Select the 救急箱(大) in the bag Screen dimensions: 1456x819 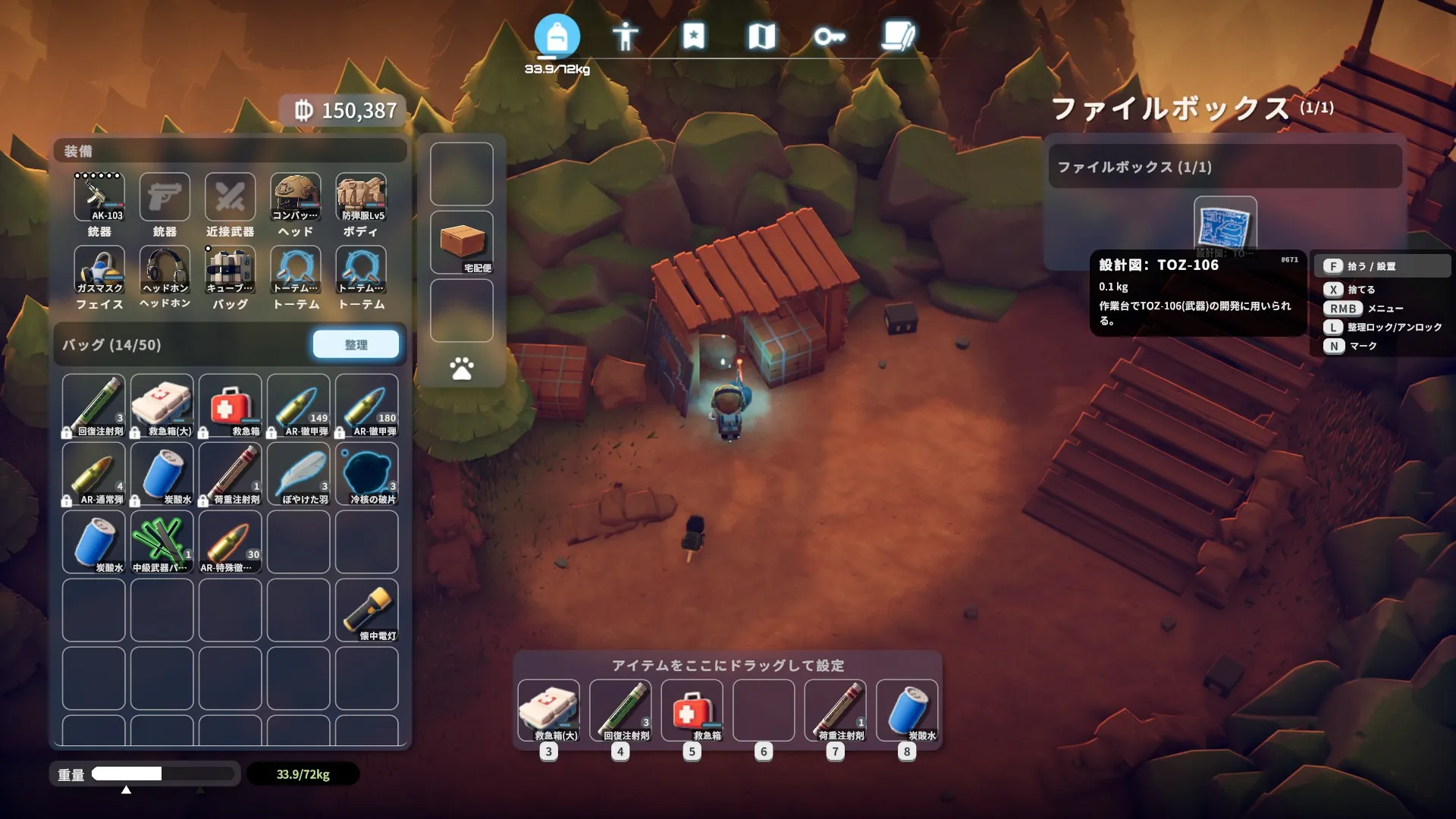pos(162,406)
